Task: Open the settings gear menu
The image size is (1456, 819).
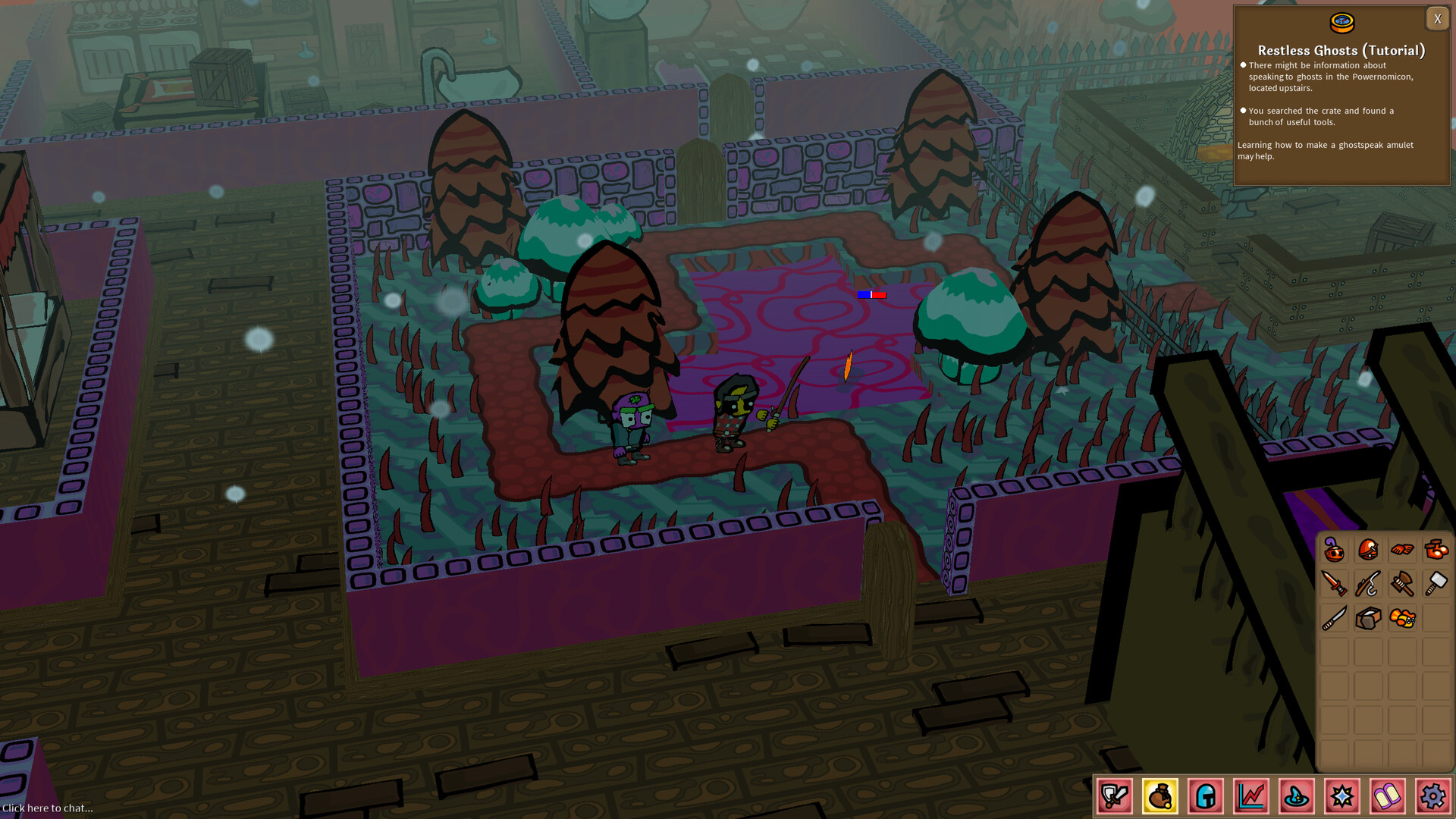Action: [x=1432, y=797]
